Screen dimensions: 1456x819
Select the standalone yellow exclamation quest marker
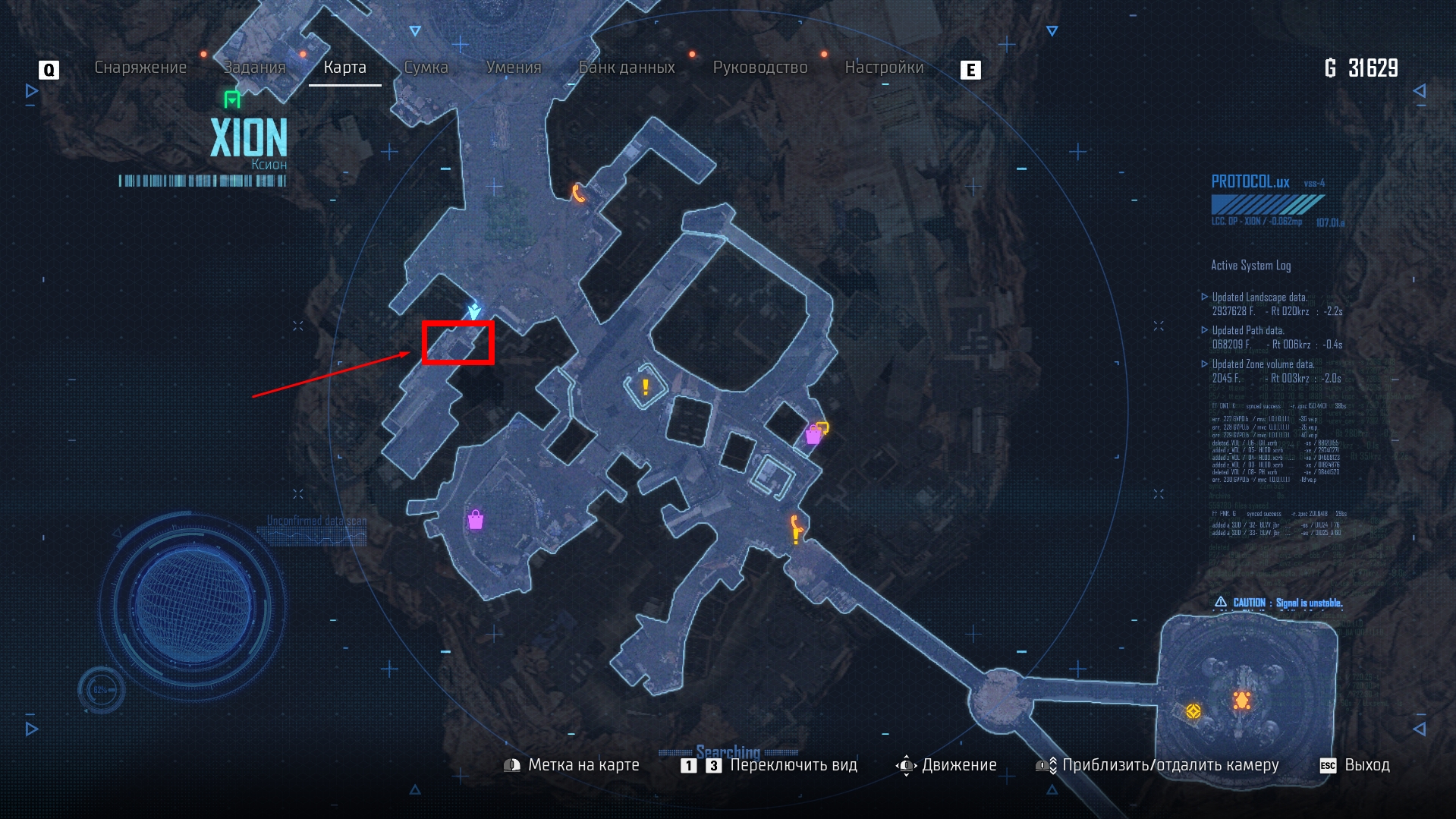[x=646, y=387]
